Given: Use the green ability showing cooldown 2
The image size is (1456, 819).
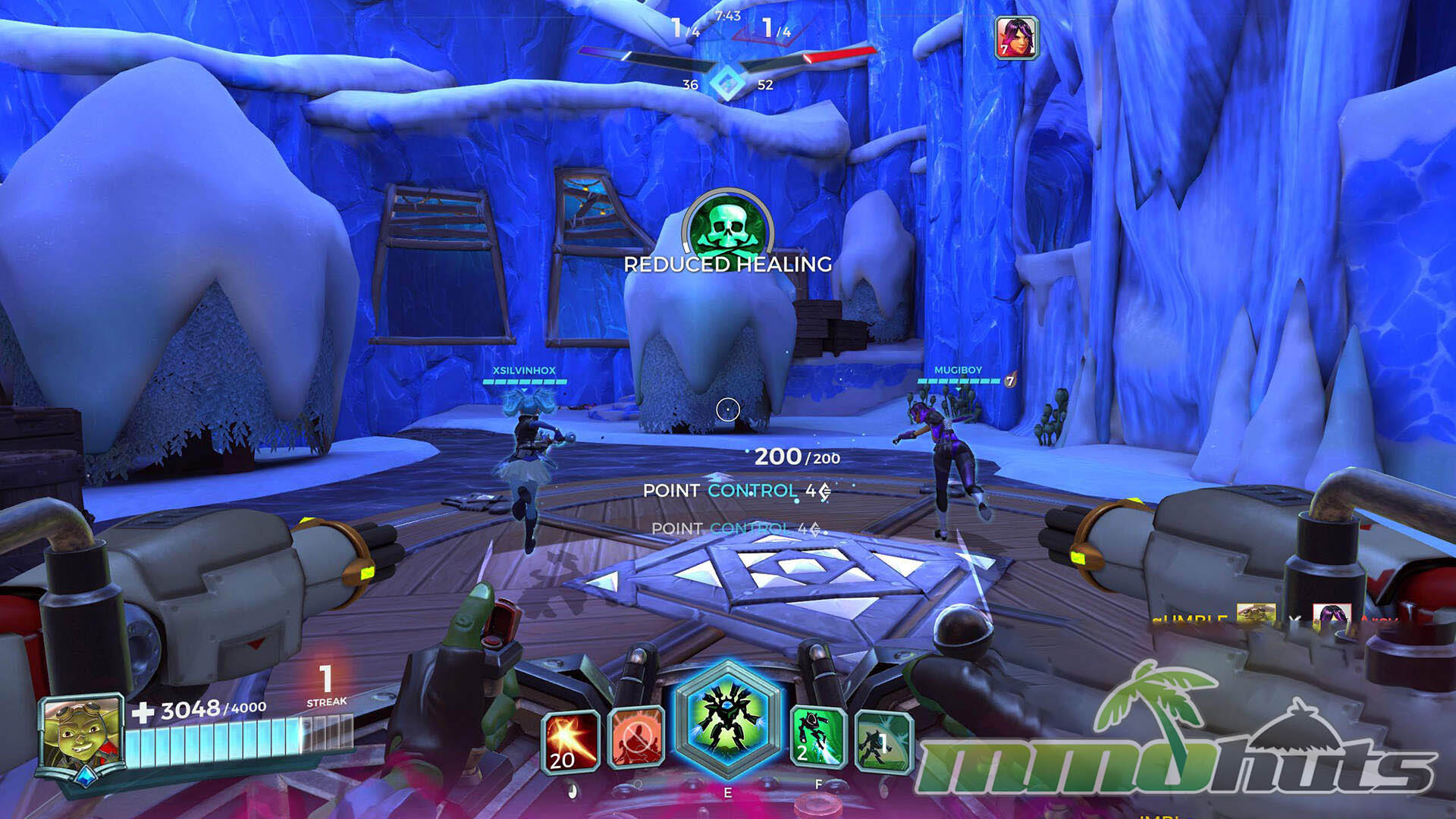Looking at the screenshot, I should click(x=818, y=736).
